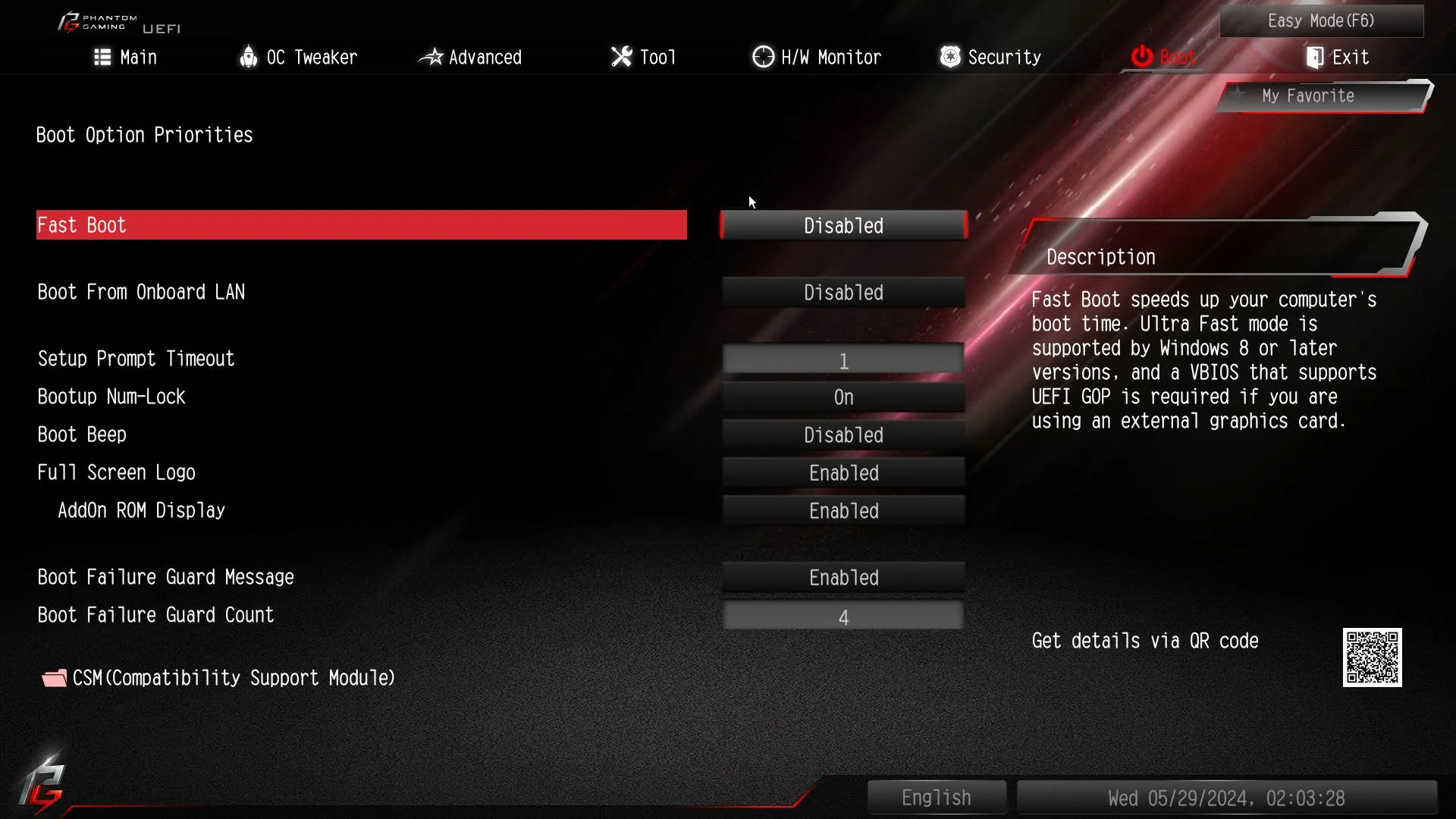The width and height of the screenshot is (1456, 819).
Task: Enable Boot Beep
Action: click(x=843, y=435)
